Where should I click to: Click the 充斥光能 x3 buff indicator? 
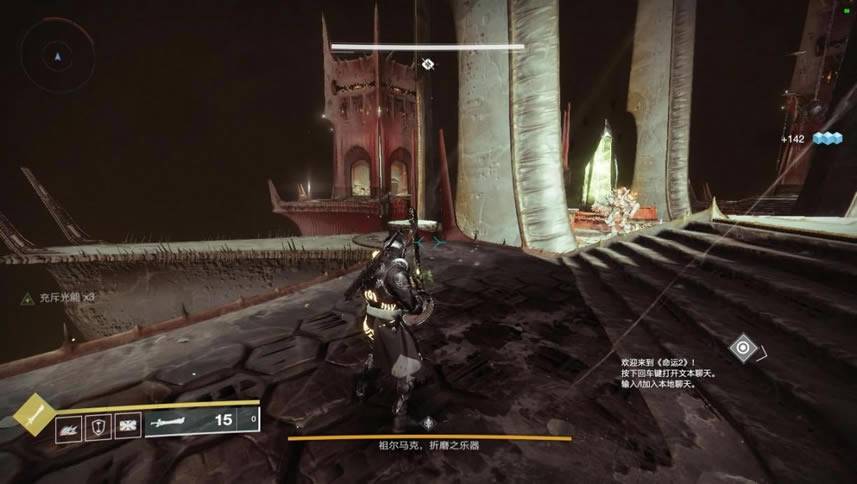[x=60, y=298]
